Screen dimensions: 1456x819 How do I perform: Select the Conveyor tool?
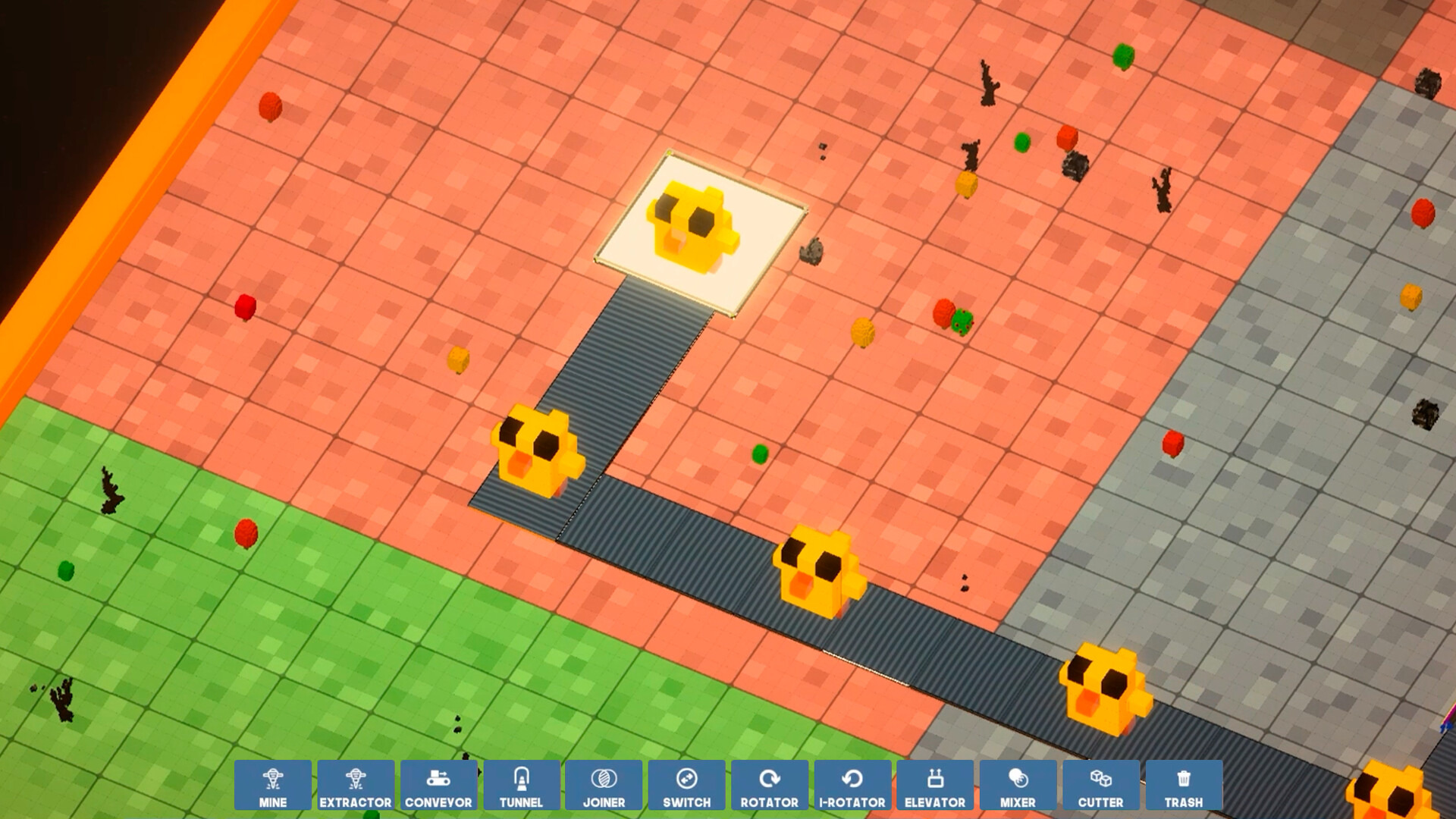coord(439,784)
